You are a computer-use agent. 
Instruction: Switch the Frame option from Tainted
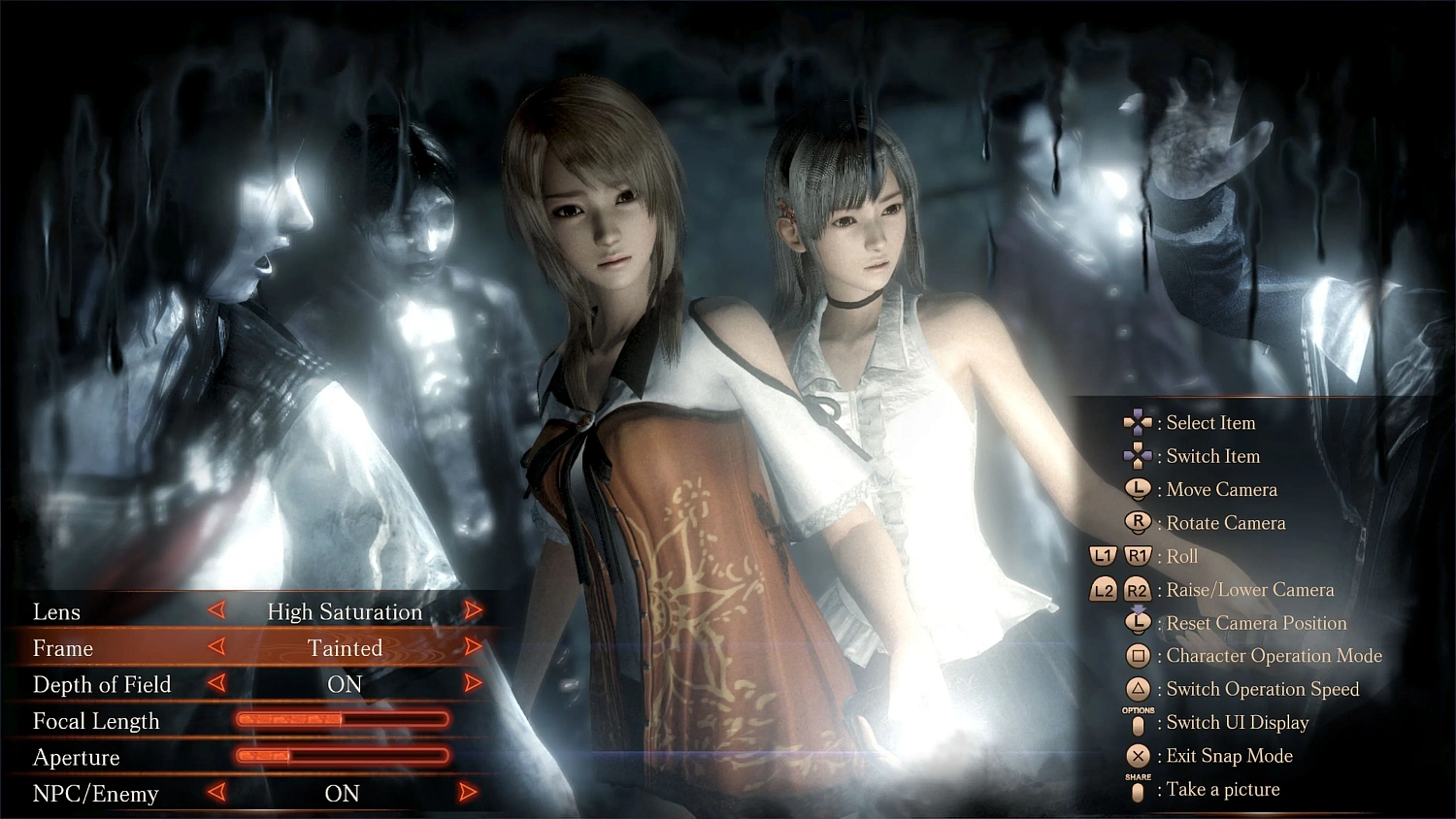pyautogui.click(x=474, y=648)
